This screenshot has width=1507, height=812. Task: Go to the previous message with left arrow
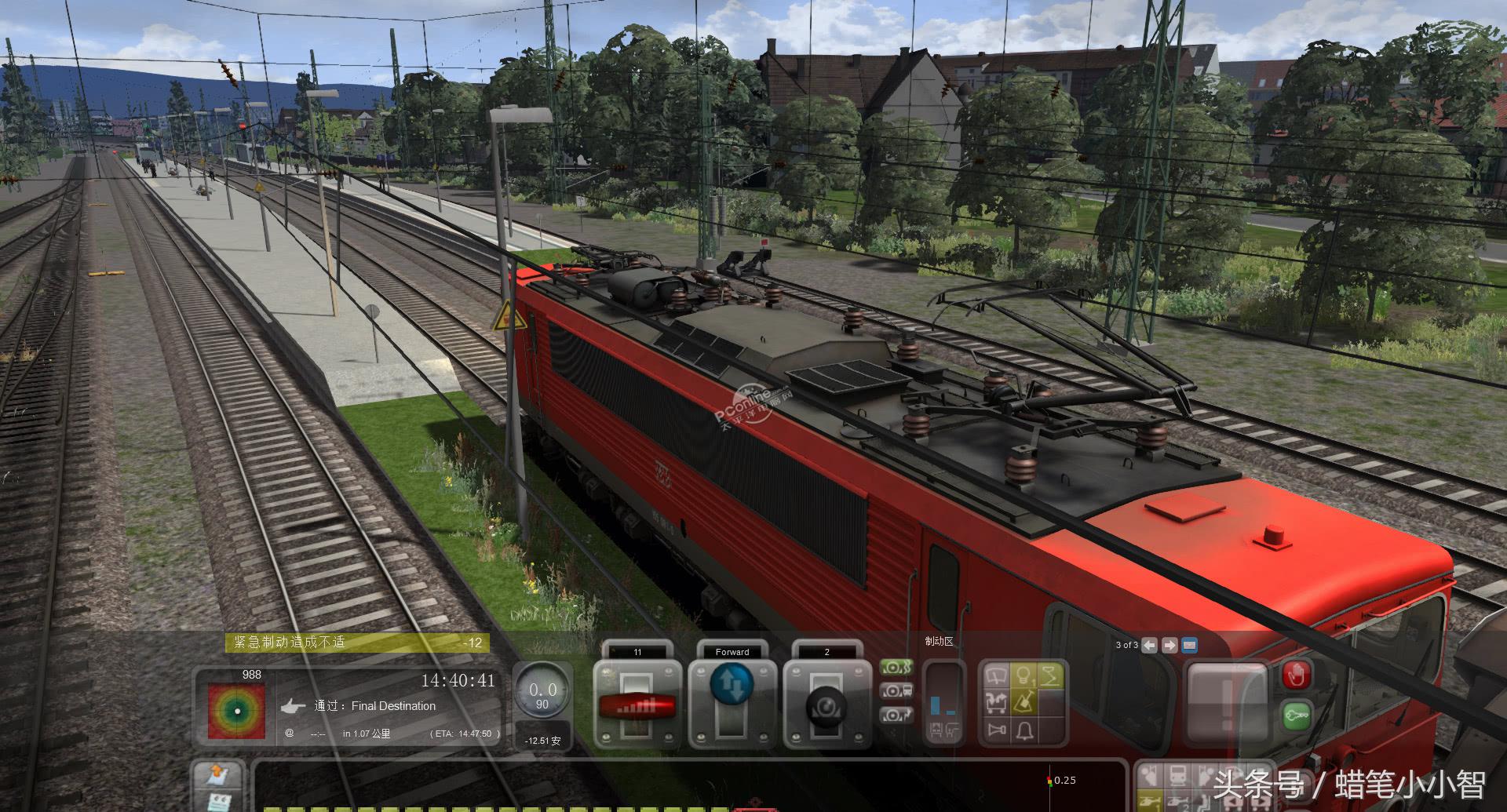[1149, 645]
